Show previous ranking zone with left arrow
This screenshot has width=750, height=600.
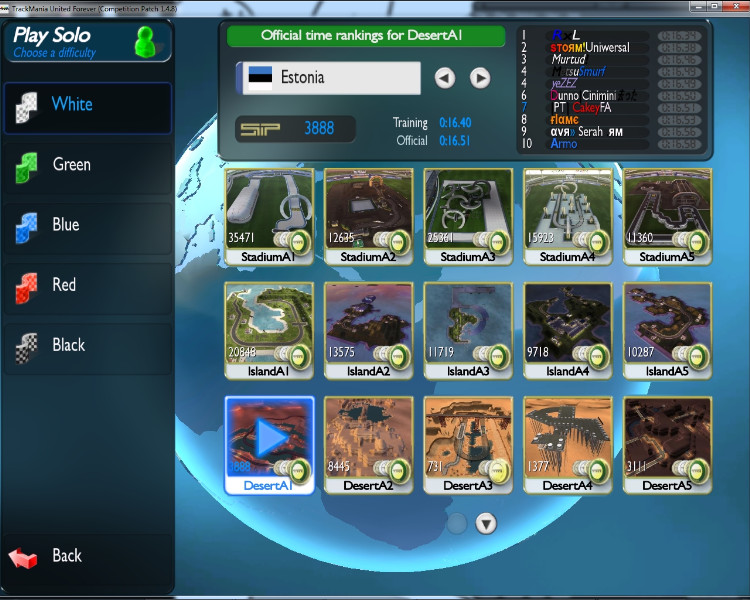click(x=445, y=78)
